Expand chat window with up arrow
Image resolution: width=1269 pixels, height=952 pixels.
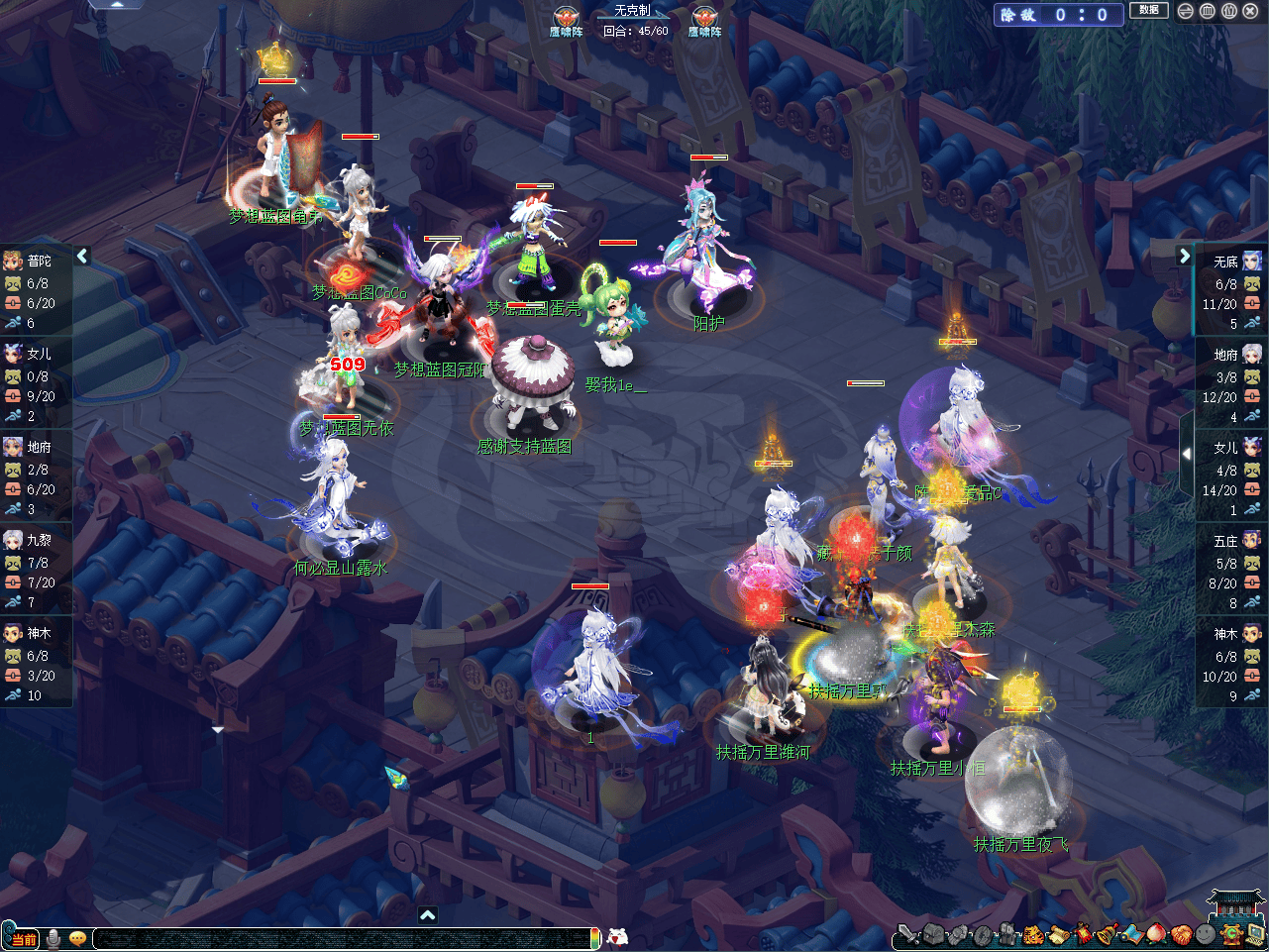(x=427, y=915)
